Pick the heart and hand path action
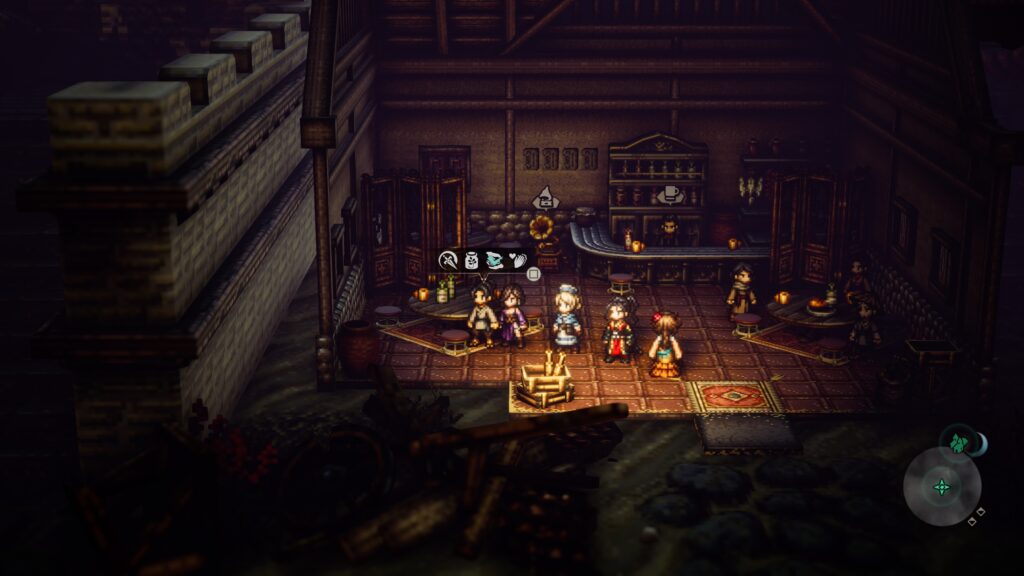 518,260
